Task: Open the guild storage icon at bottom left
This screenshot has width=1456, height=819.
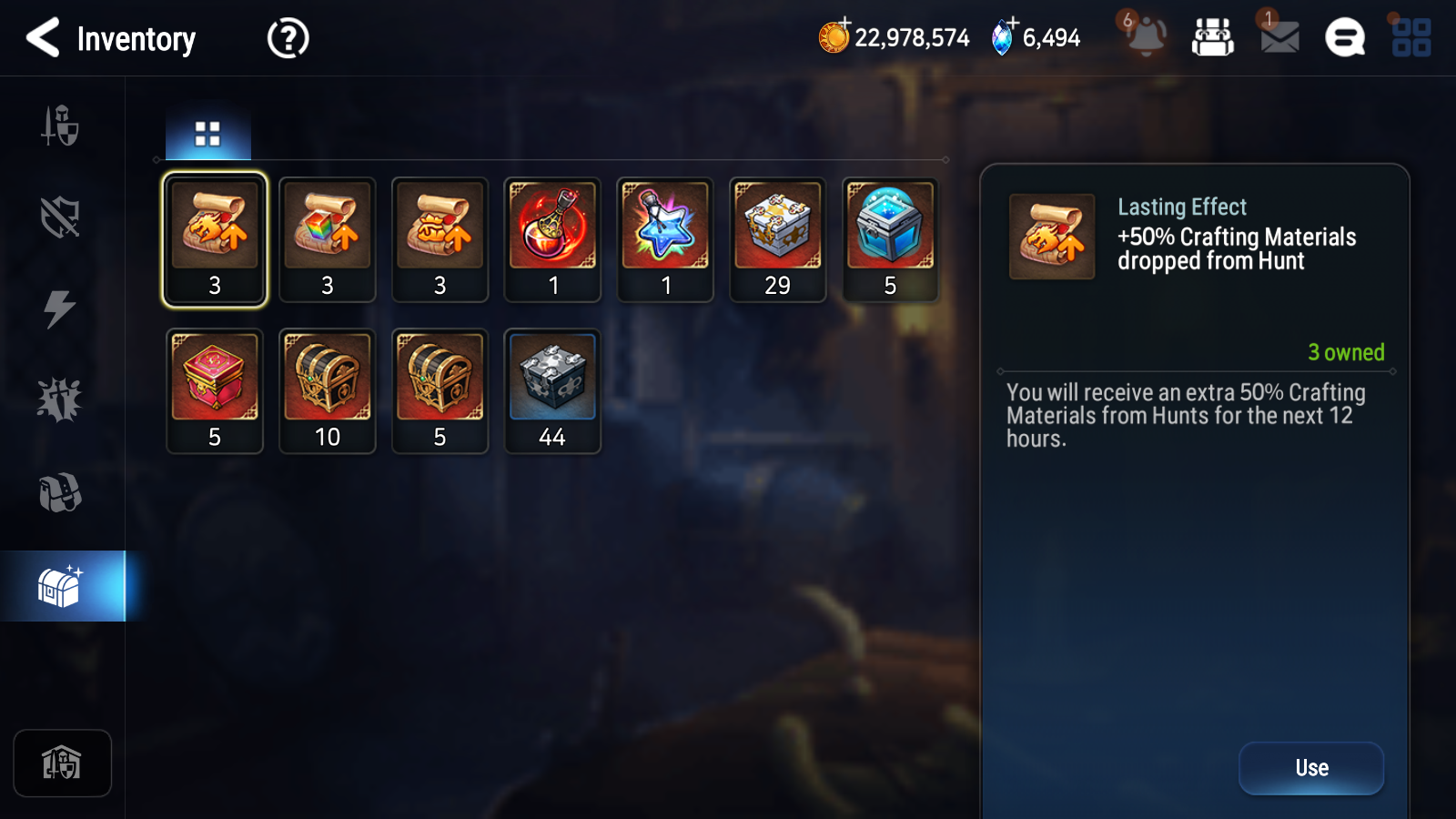Action: pos(62,763)
